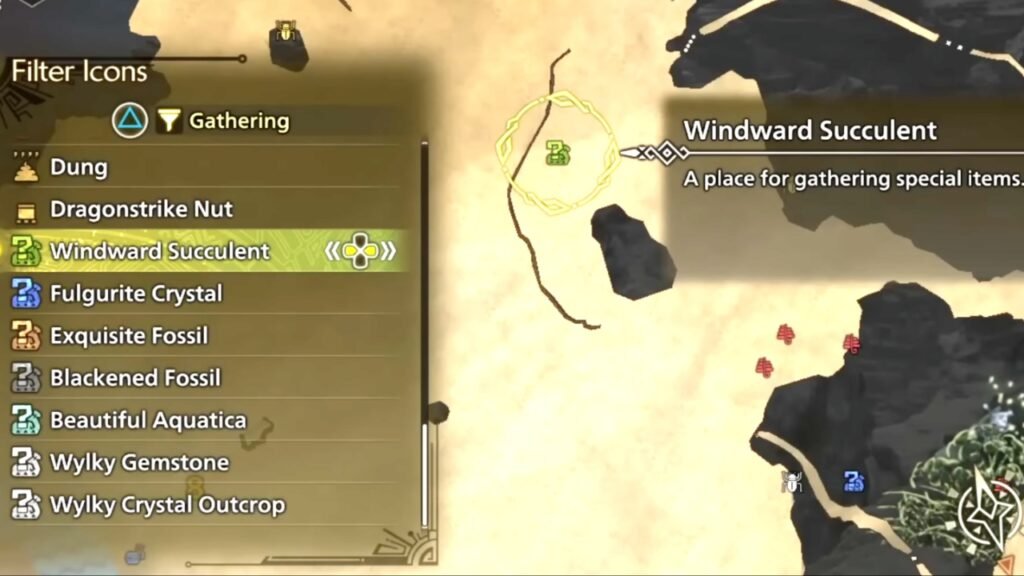This screenshot has width=1024, height=576.
Task: Click the filter list scrollbar
Action: point(424,330)
